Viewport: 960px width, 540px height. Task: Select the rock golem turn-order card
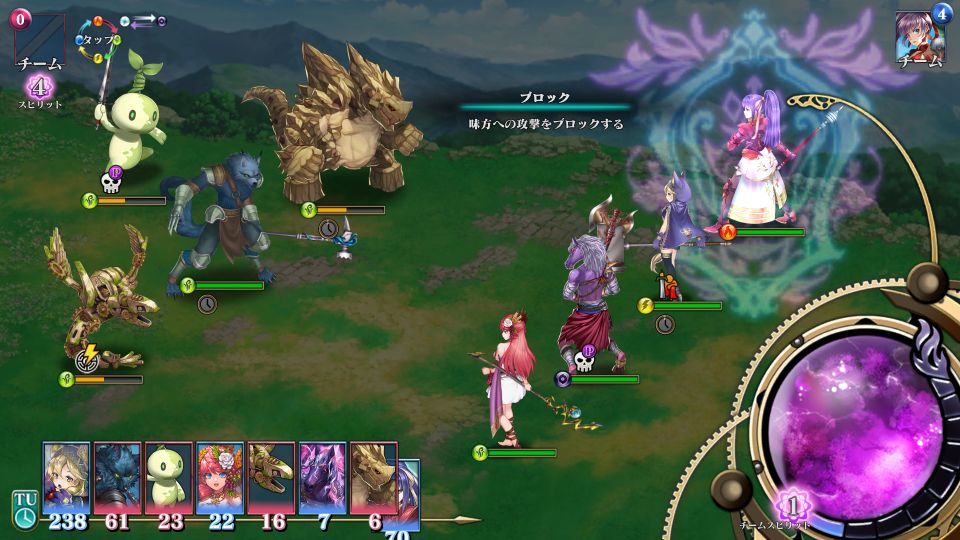[x=373, y=478]
